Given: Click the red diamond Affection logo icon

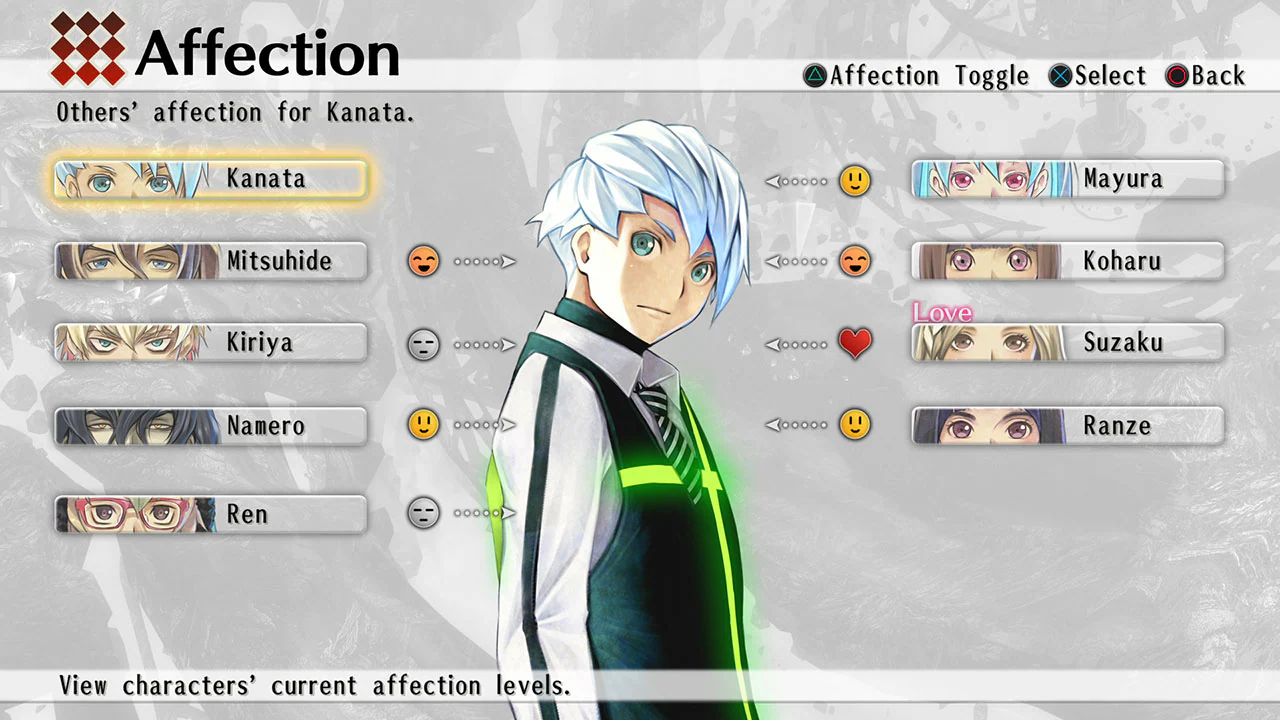Looking at the screenshot, I should pyautogui.click(x=88, y=47).
